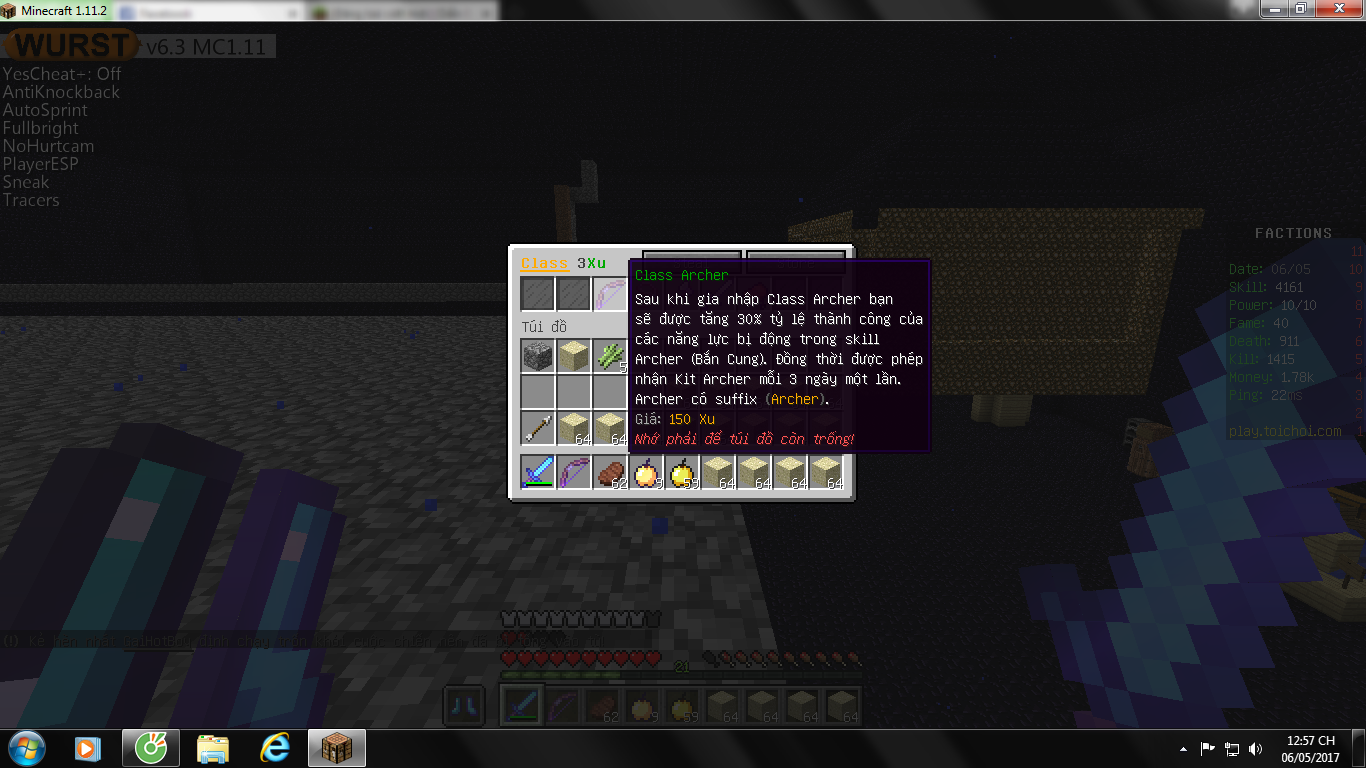Choose the golden apple stack of 9

(645, 472)
